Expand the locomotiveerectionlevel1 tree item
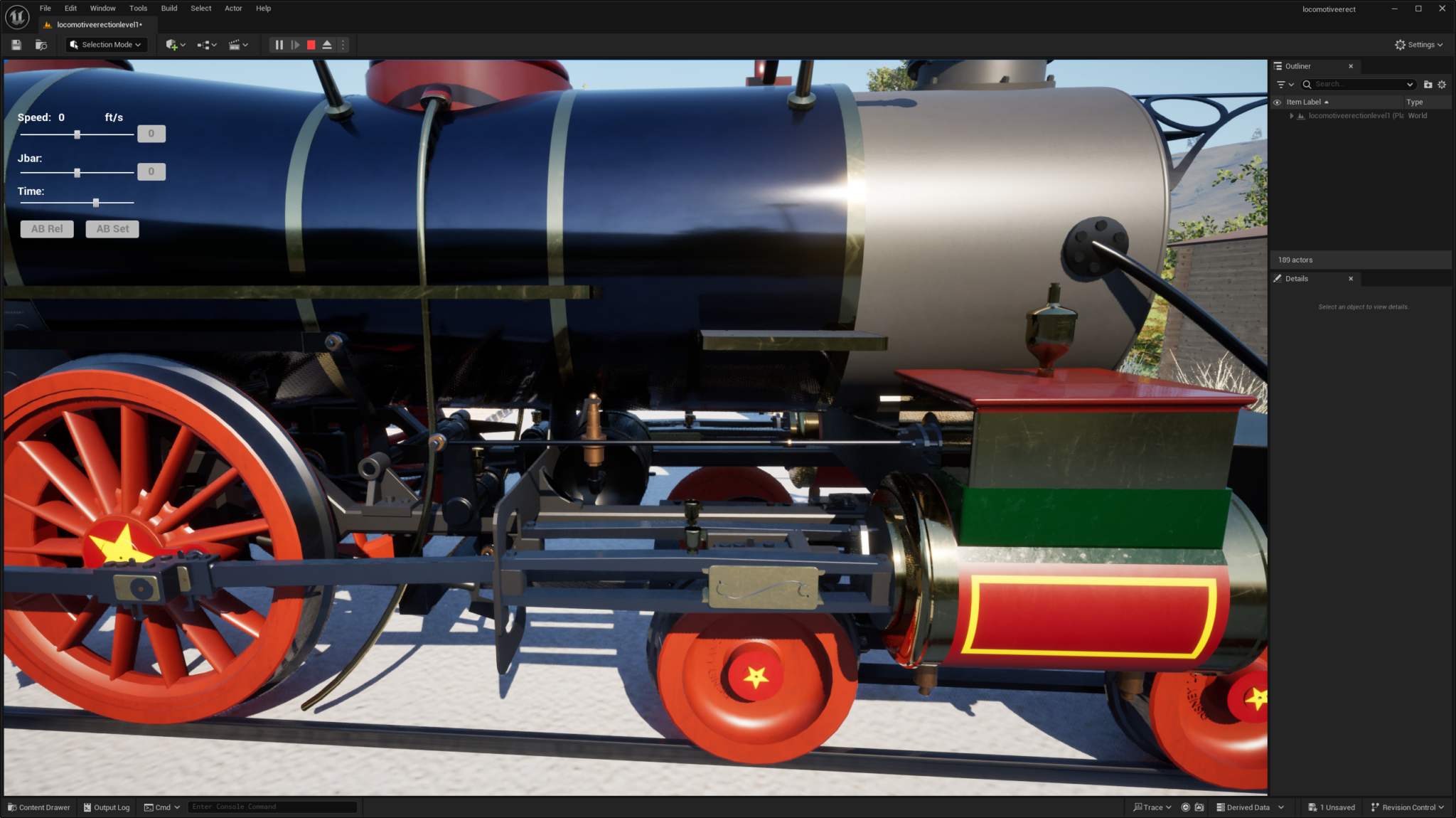Viewport: 1456px width, 818px height. click(x=1292, y=115)
